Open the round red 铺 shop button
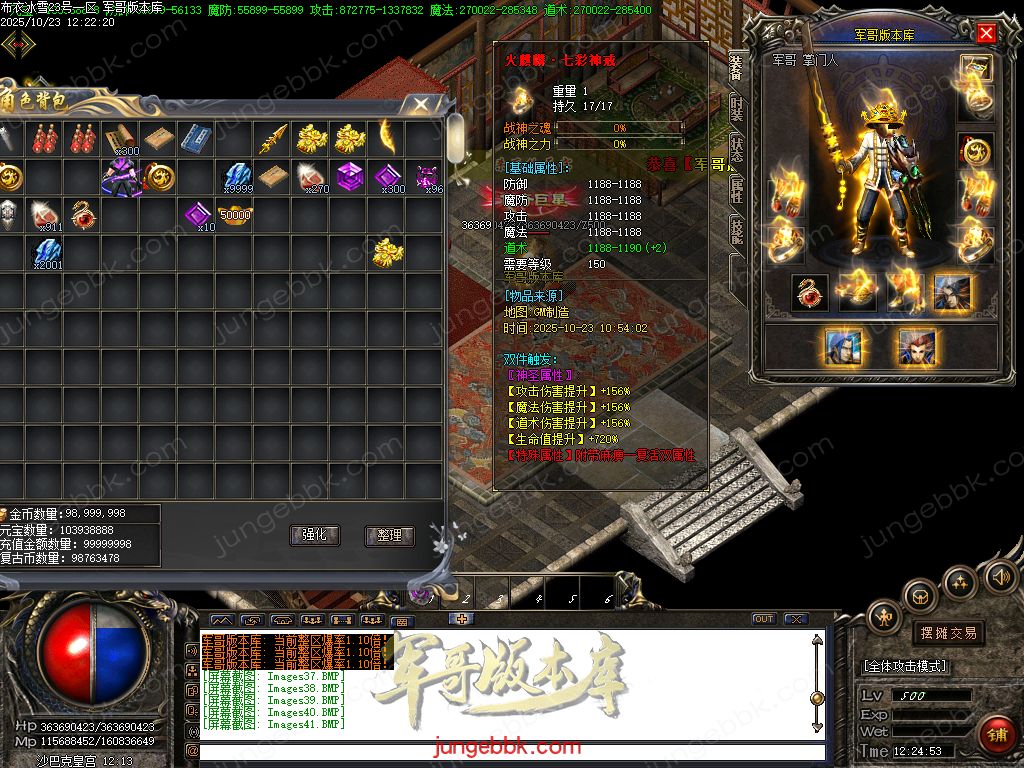 997,734
